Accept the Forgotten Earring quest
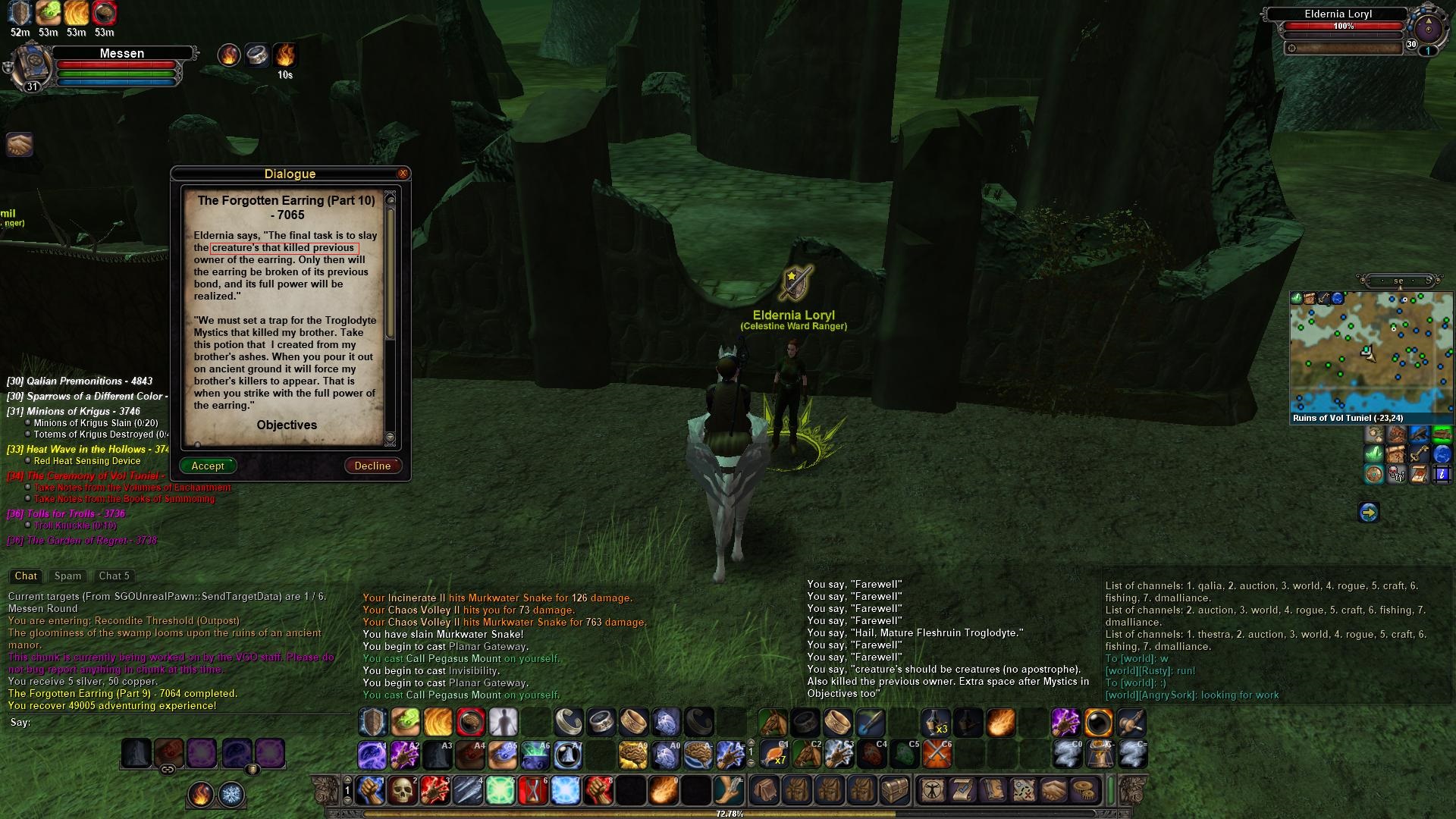 208,466
